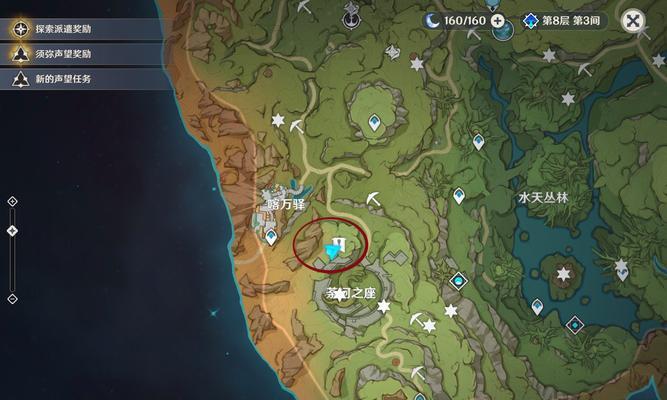Select the teleport waypoint on the northern round hill
The width and height of the screenshot is (667, 400).
coord(375,123)
